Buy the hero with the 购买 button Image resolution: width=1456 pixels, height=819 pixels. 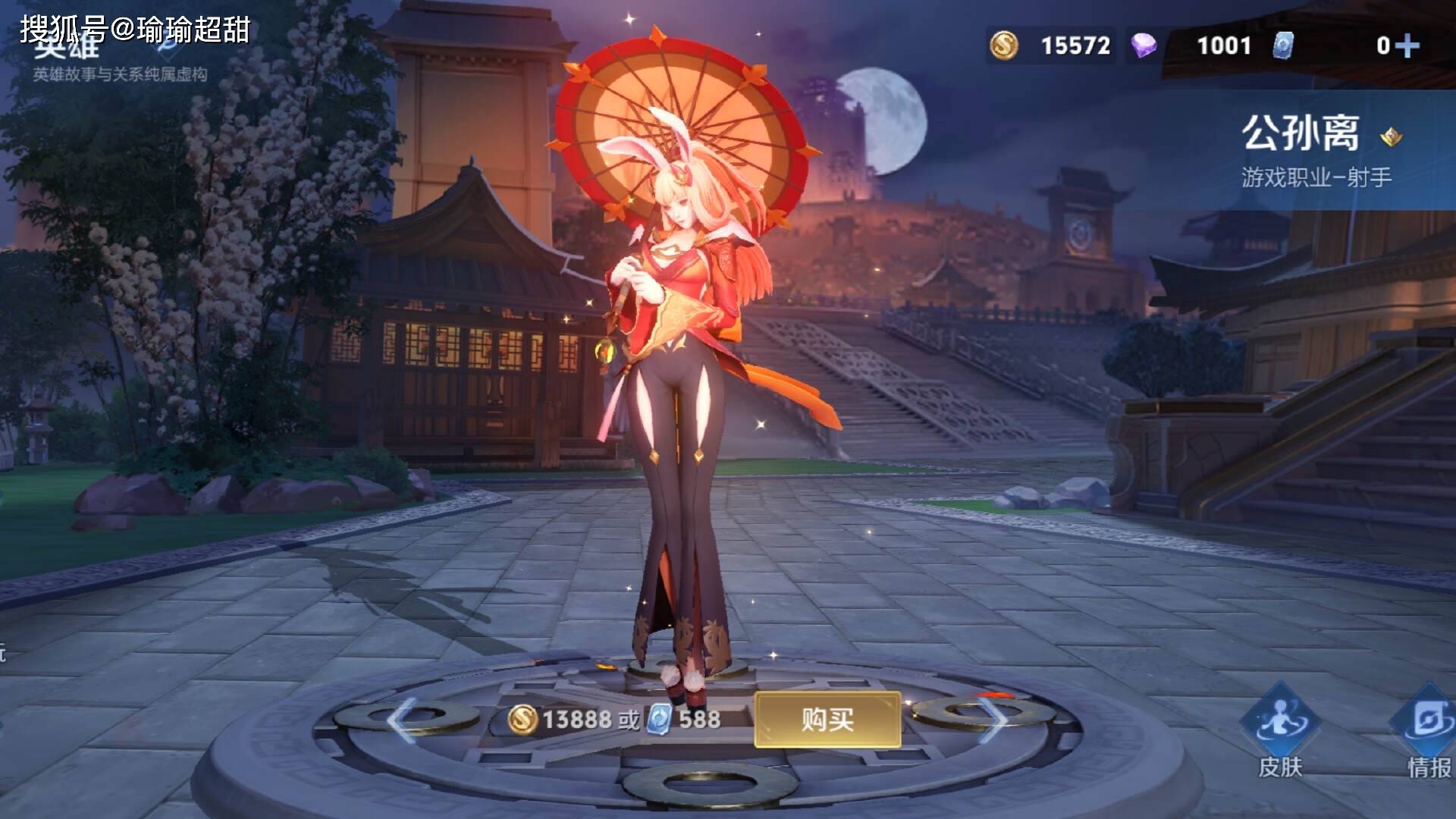(827, 719)
